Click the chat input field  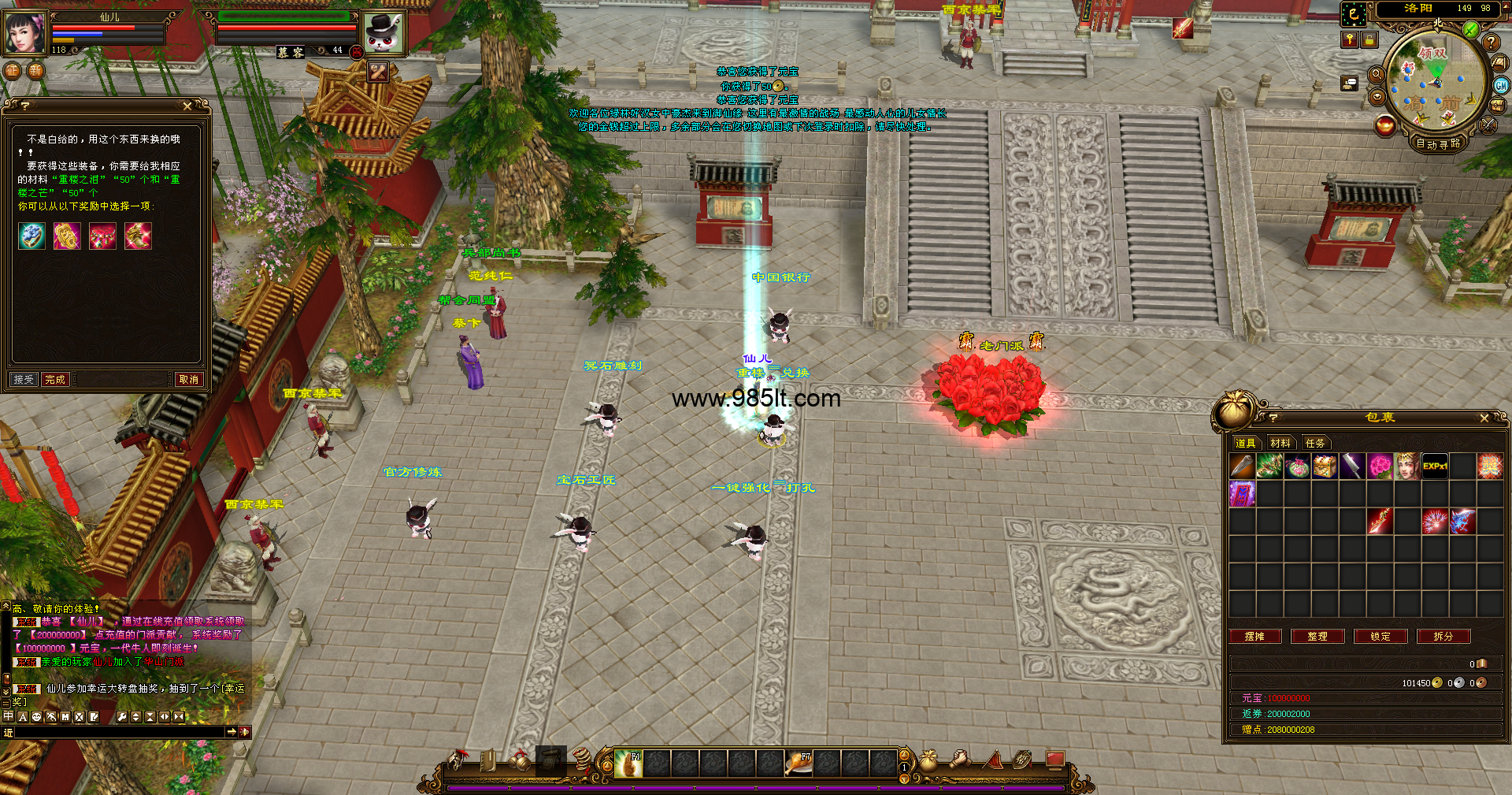click(x=118, y=732)
